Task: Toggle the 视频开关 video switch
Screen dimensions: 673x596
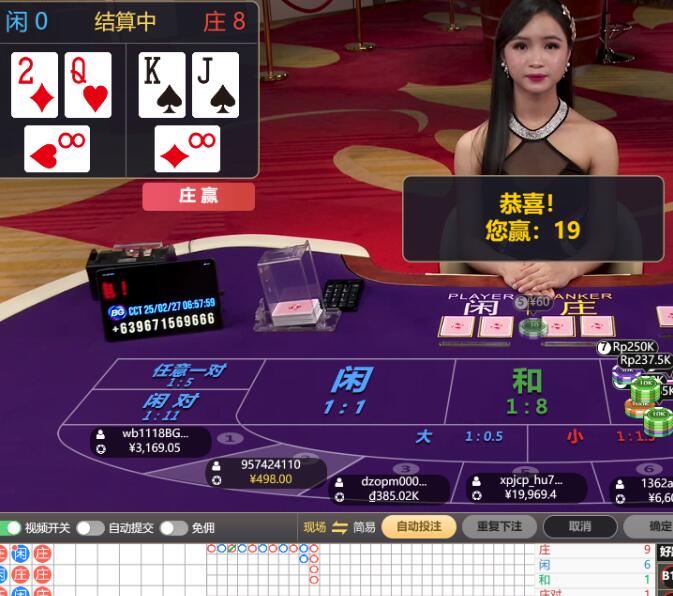Action: pyautogui.click(x=13, y=527)
